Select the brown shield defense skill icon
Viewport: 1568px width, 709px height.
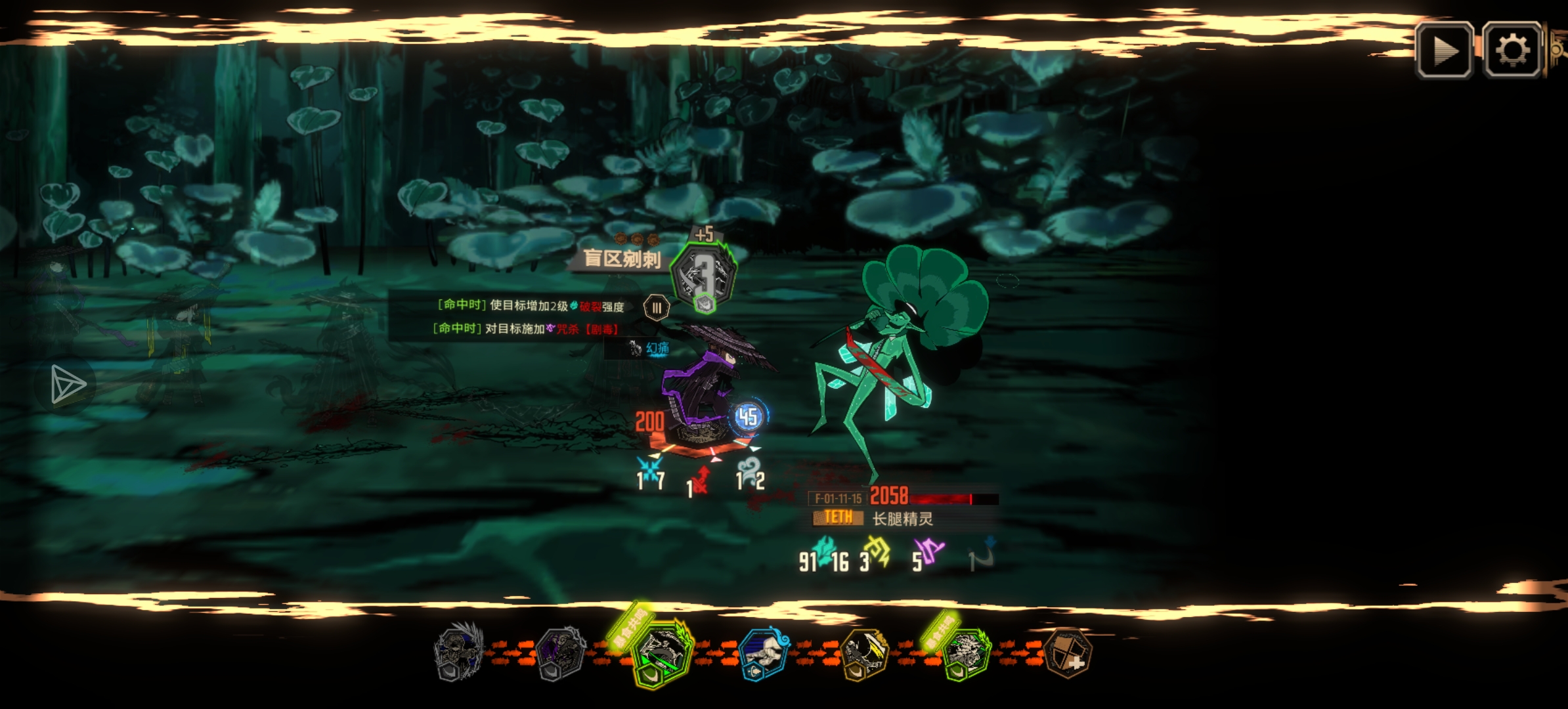click(x=1067, y=653)
